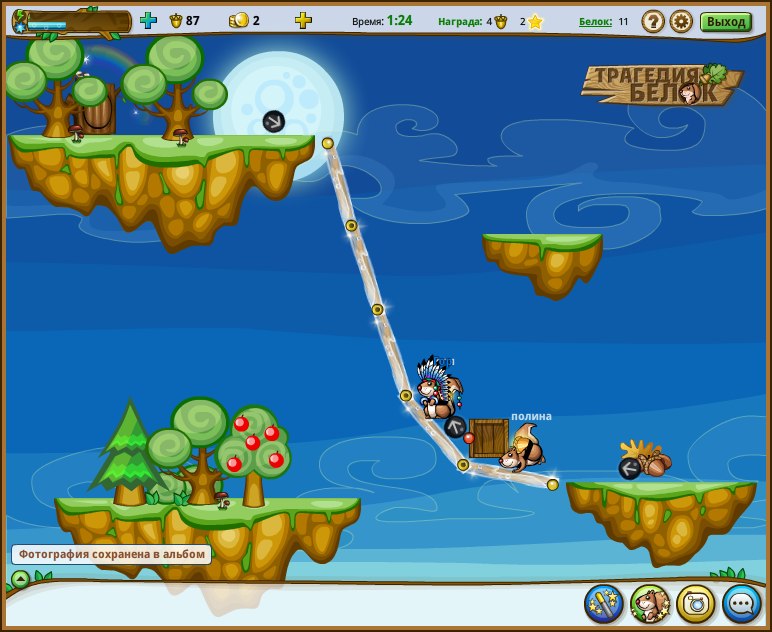Open the squirrel character button

tap(650, 603)
